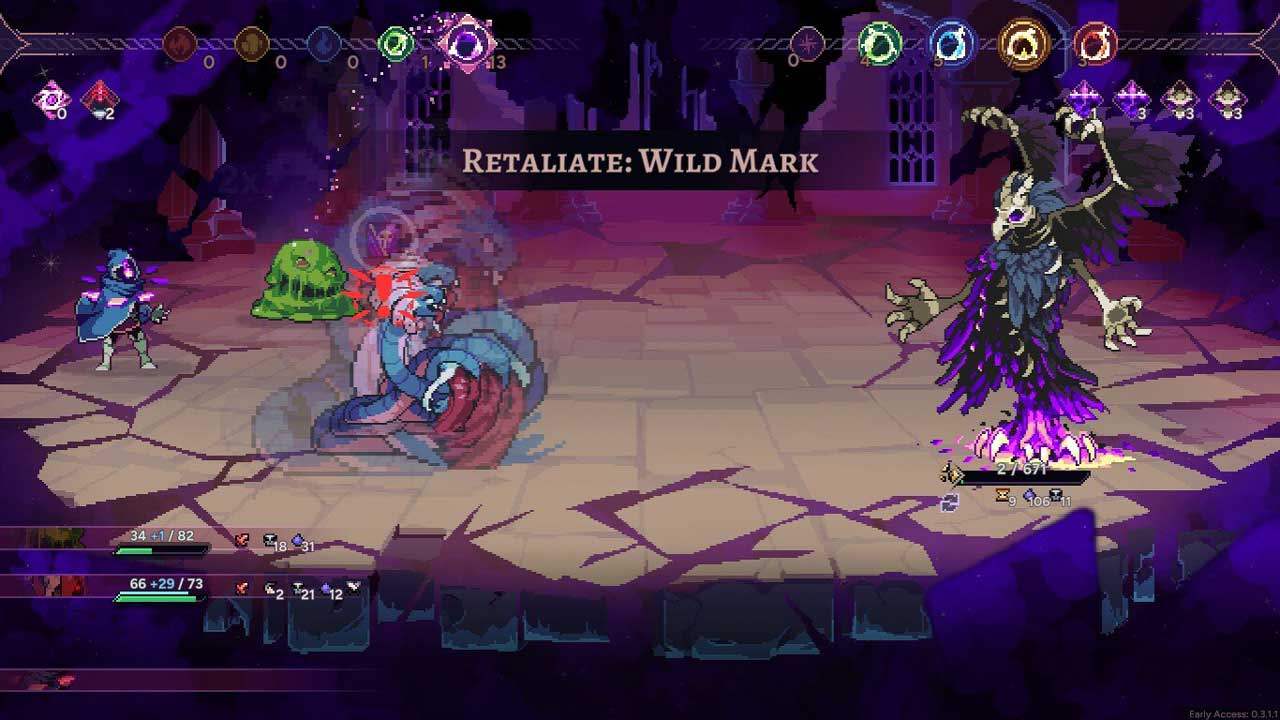Click the enemy's red ring orb
The width and height of the screenshot is (1280, 720).
tap(1094, 44)
